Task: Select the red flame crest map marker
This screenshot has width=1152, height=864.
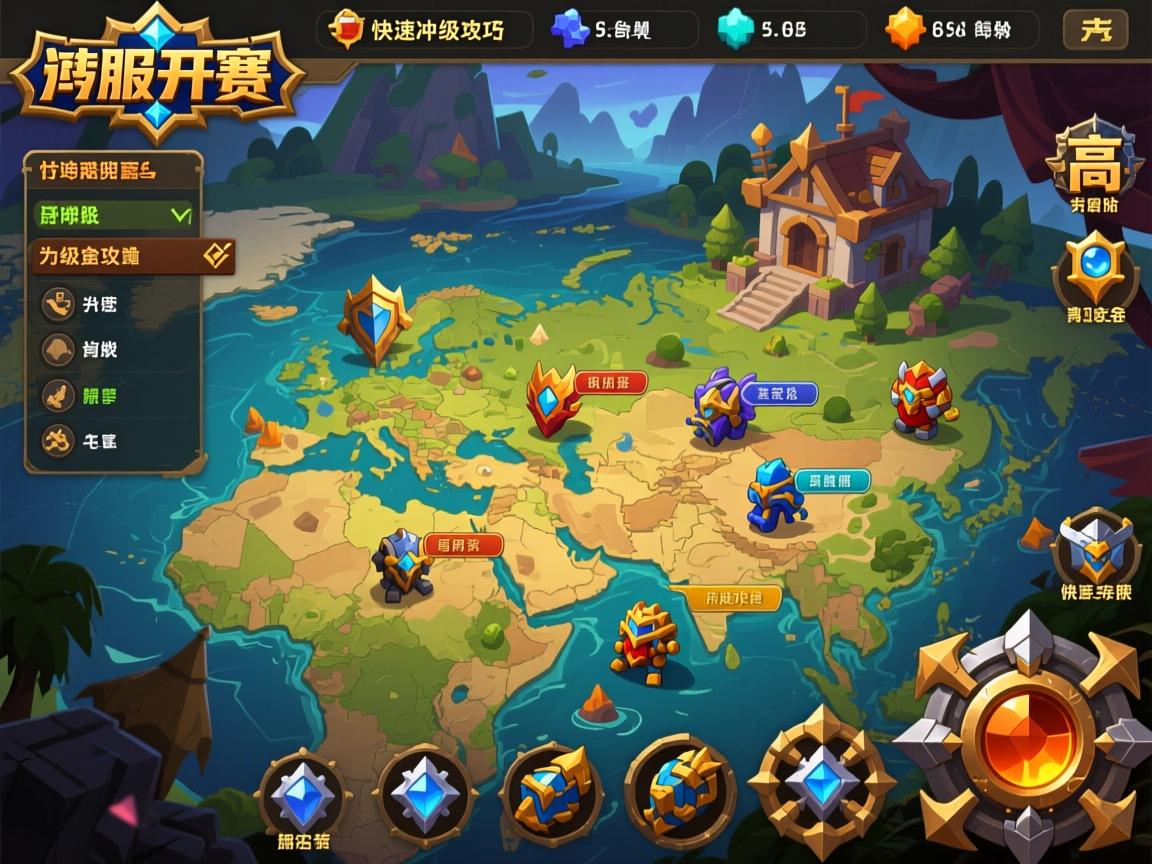Action: tap(553, 397)
